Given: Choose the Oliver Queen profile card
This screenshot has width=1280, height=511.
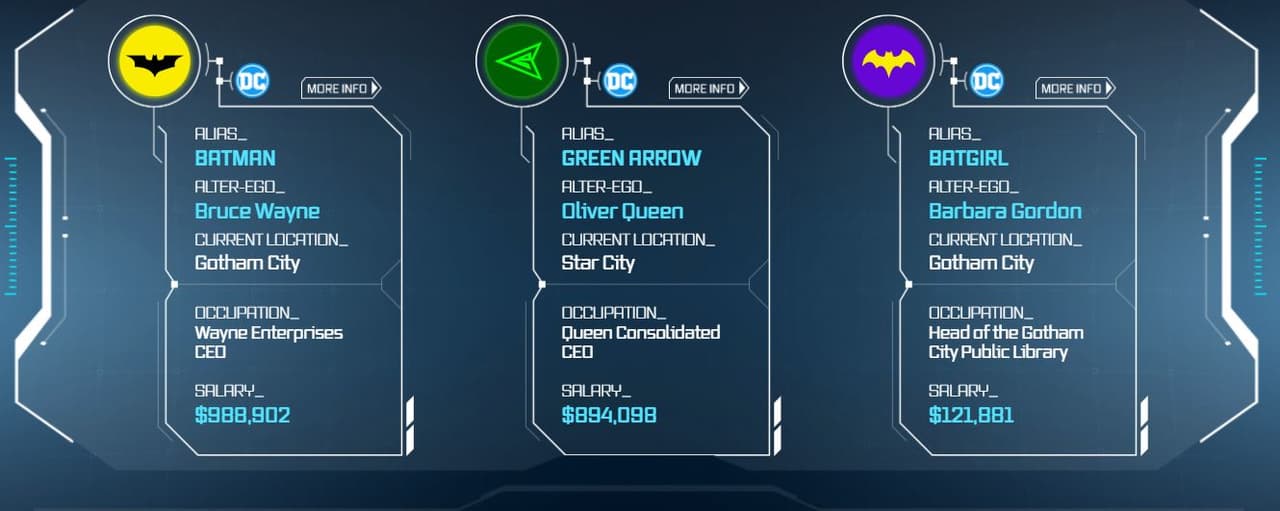Looking at the screenshot, I should tap(650, 280).
